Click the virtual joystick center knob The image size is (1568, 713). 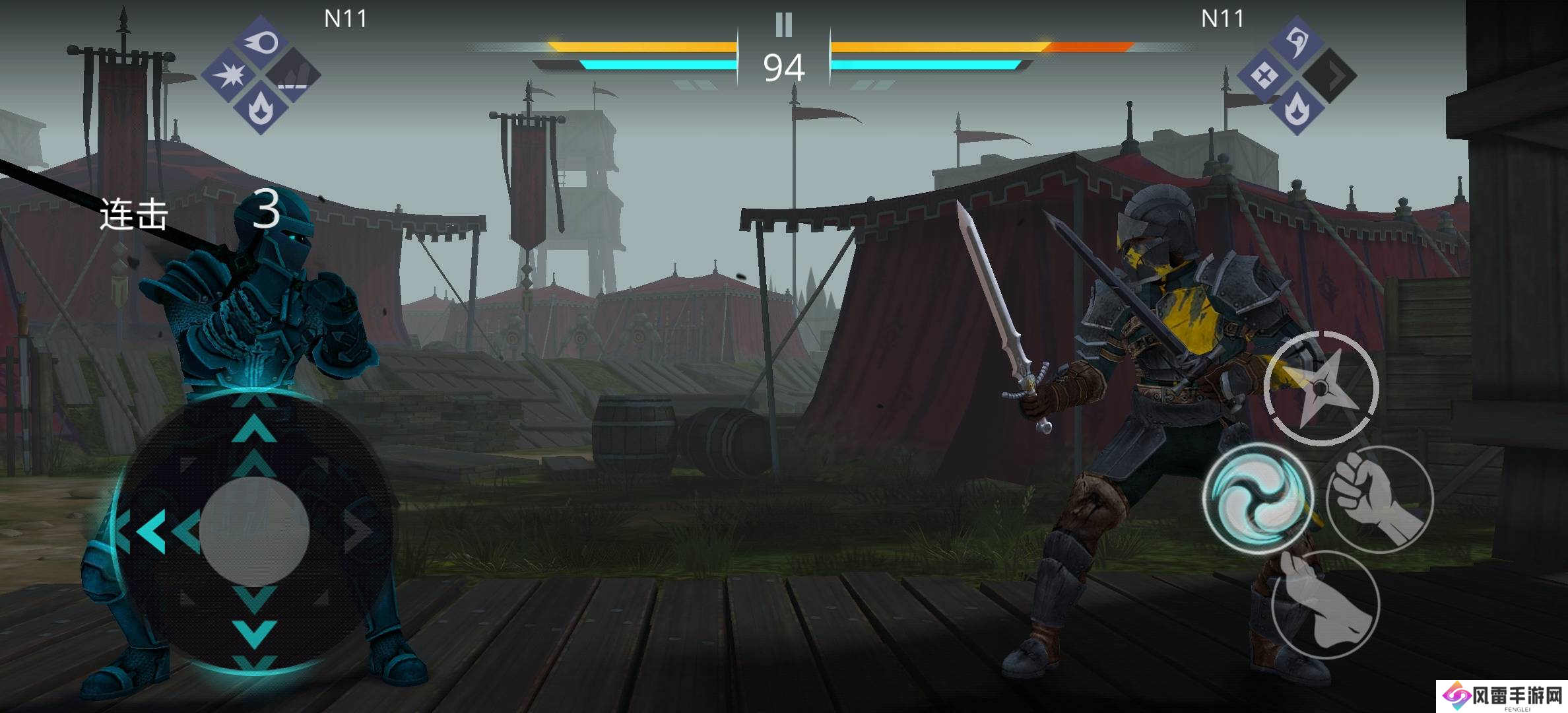[255, 531]
